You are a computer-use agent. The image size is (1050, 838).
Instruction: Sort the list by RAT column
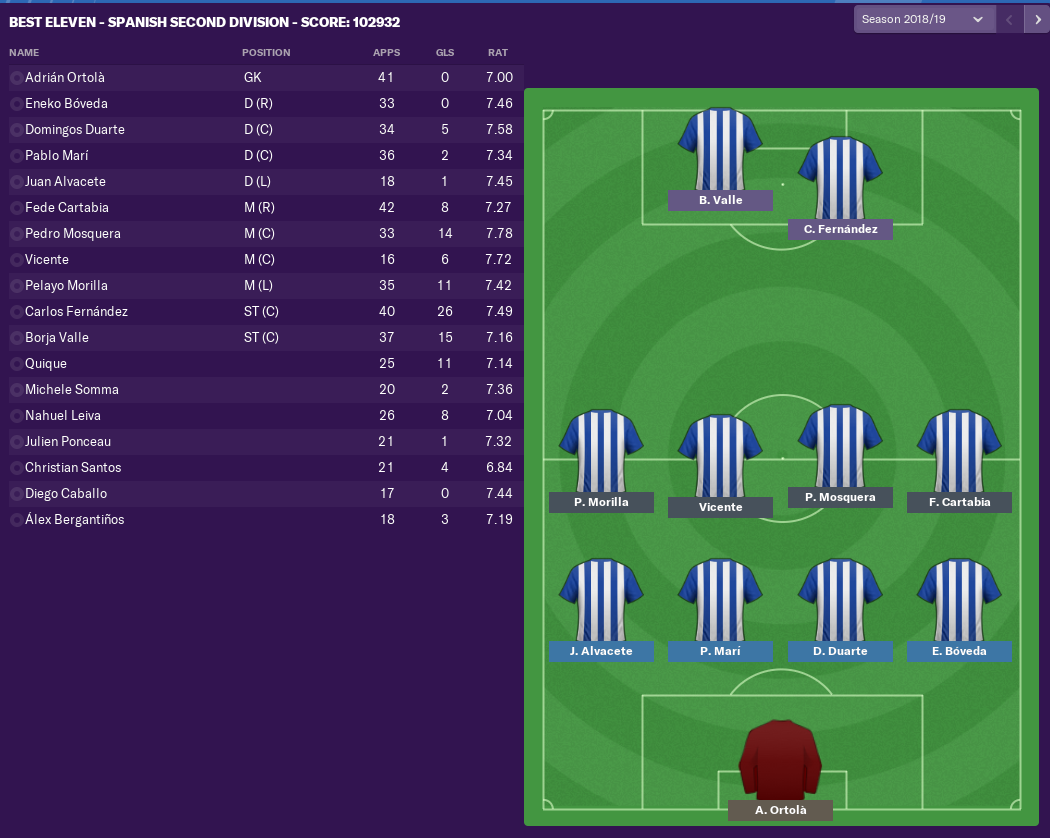tap(497, 52)
